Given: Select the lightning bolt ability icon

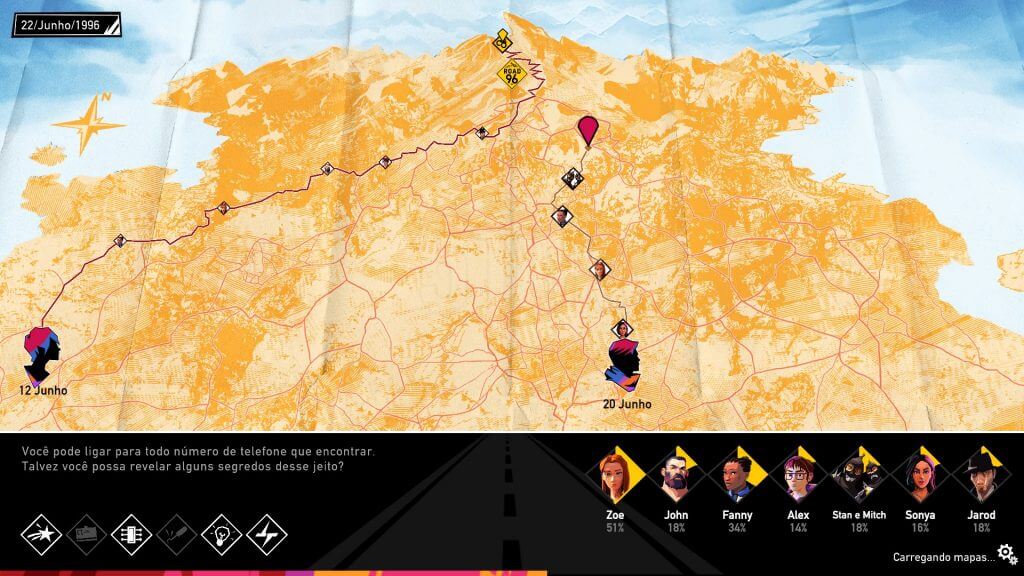Looking at the screenshot, I should pyautogui.click(x=266, y=534).
